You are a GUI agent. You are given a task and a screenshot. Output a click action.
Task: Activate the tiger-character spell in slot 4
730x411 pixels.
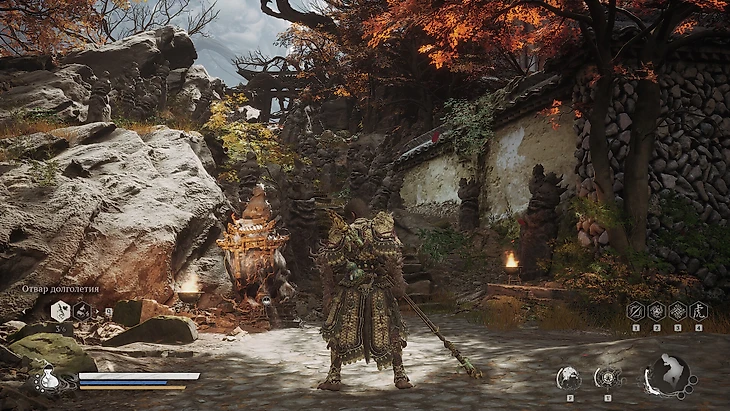(x=698, y=311)
